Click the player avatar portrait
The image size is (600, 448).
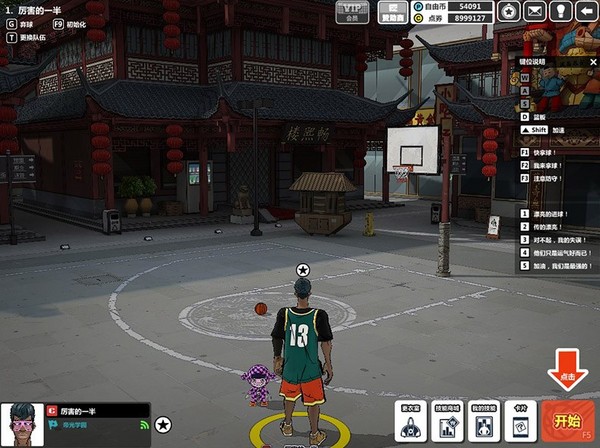(21, 424)
